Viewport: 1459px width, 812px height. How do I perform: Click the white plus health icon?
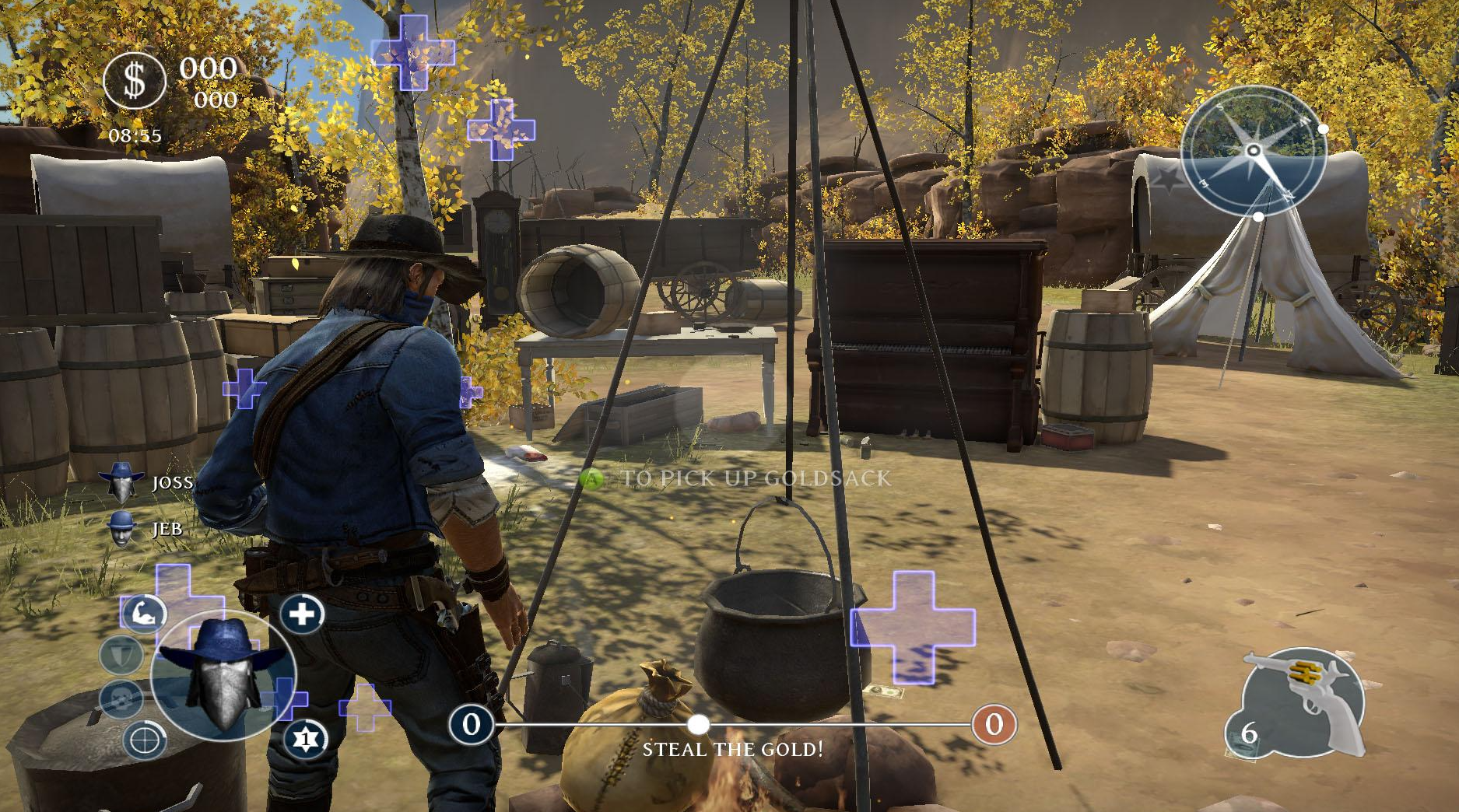[302, 614]
